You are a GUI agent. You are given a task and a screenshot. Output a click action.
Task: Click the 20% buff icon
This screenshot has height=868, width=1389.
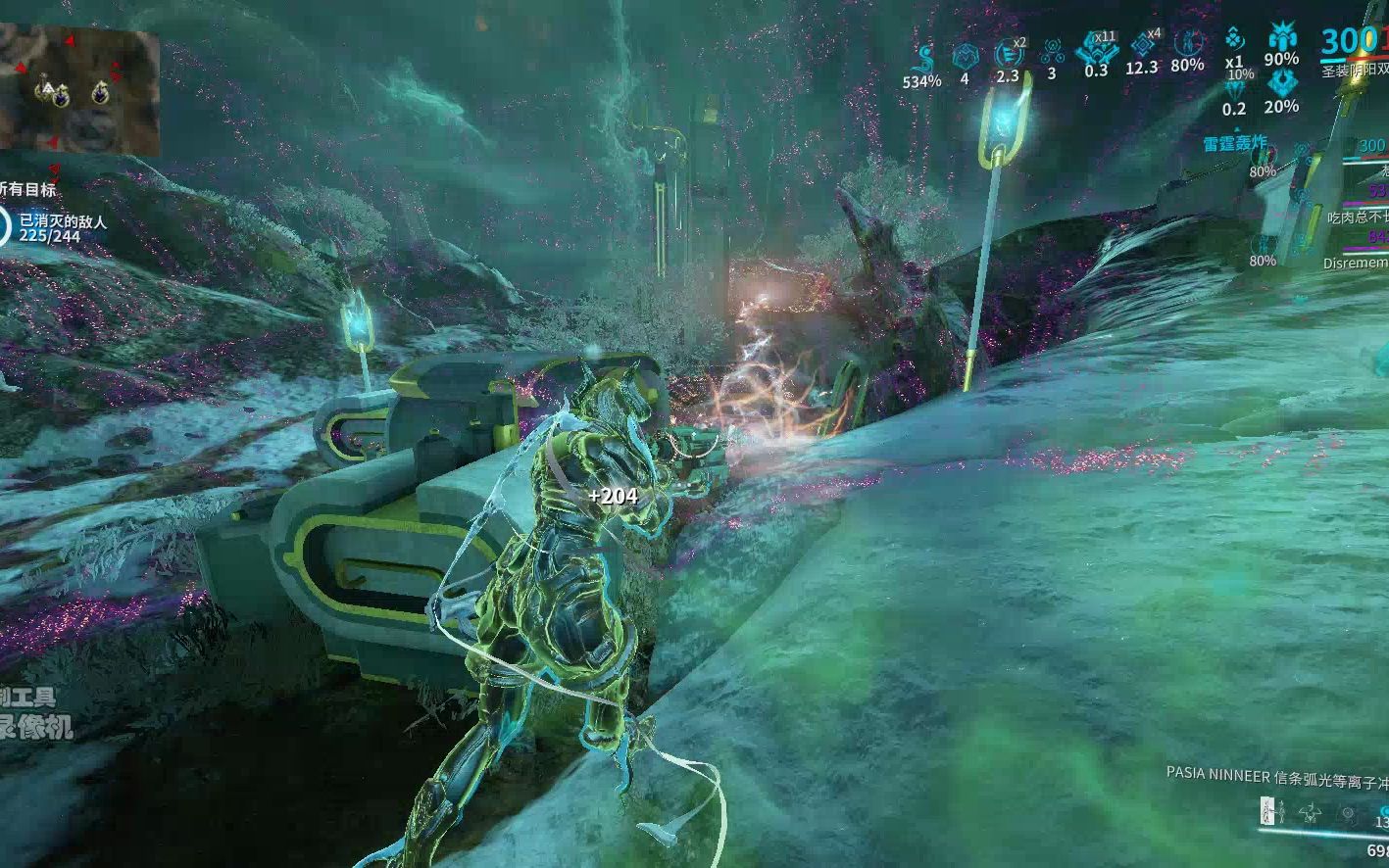coord(1281,86)
